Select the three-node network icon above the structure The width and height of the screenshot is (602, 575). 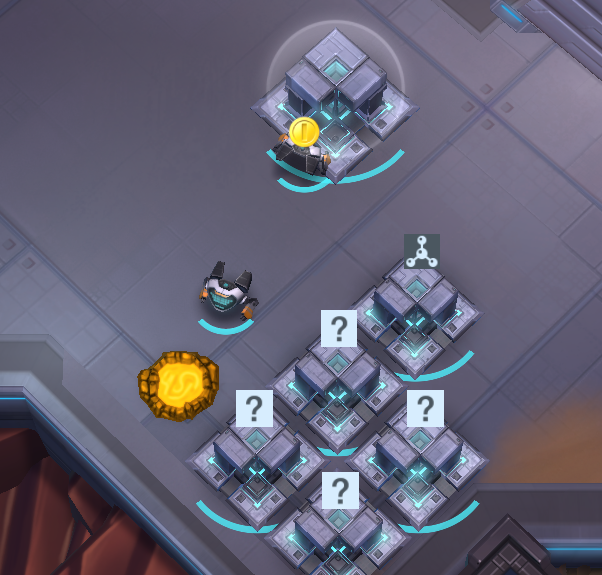(x=421, y=250)
